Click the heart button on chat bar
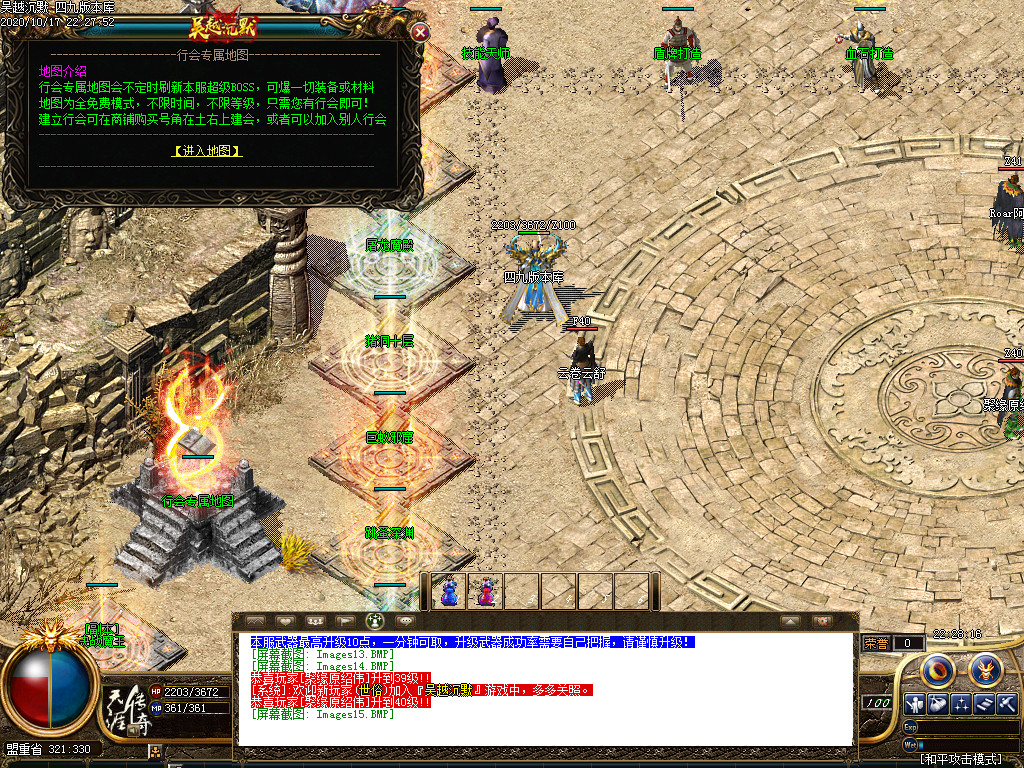Viewport: 1024px width, 768px height. 284,621
